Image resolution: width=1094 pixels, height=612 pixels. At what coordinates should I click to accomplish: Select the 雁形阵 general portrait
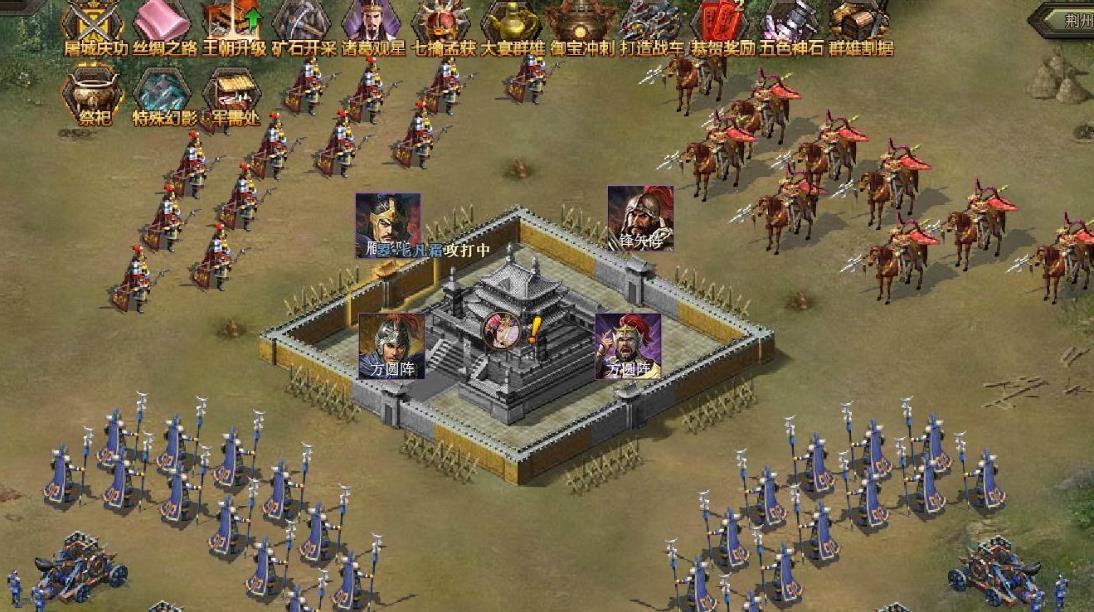388,224
